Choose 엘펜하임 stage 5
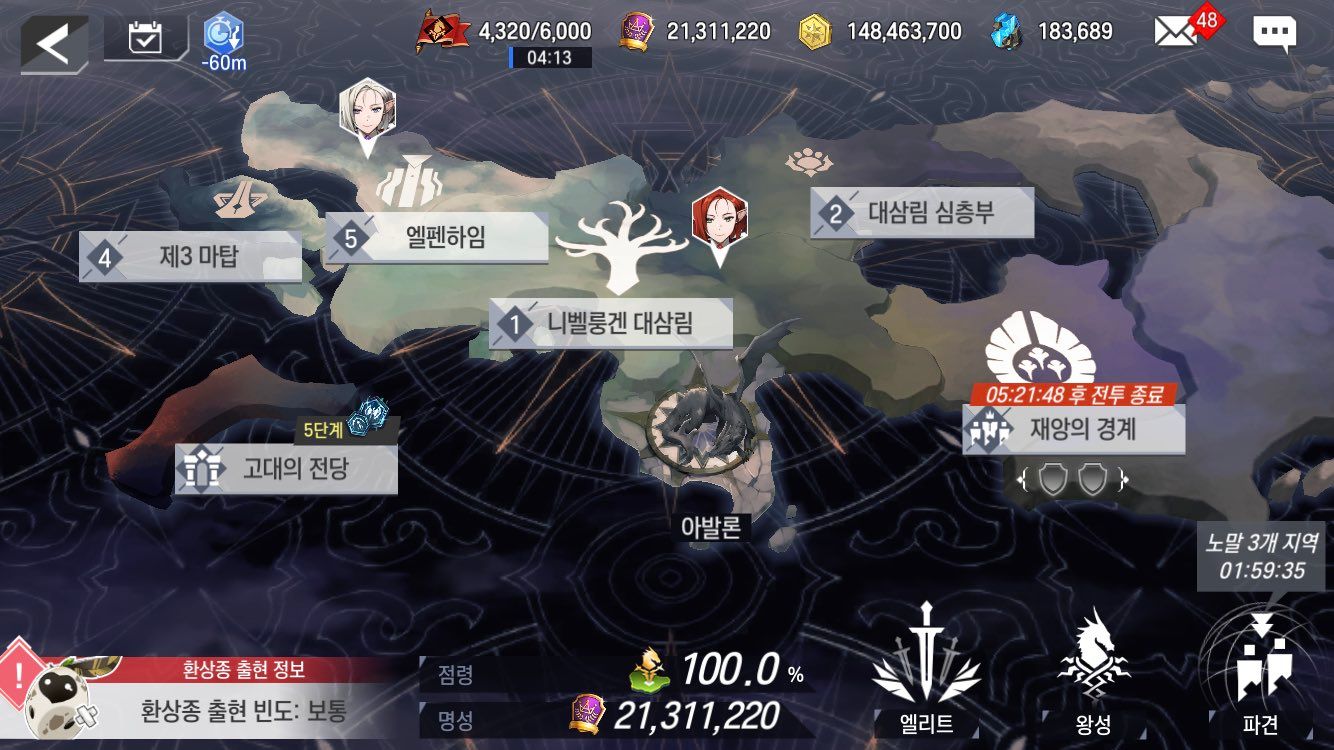The height and width of the screenshot is (750, 1334). pyautogui.click(x=437, y=239)
